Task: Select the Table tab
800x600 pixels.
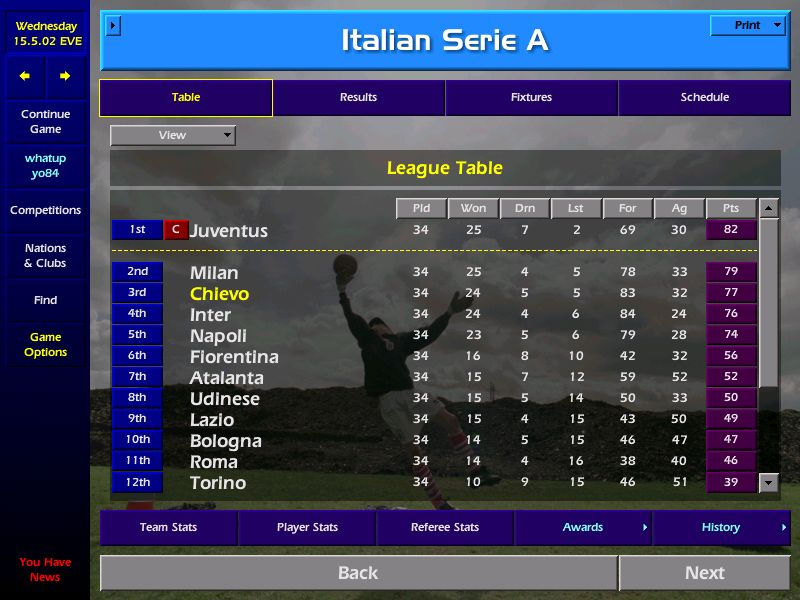Action: (186, 98)
